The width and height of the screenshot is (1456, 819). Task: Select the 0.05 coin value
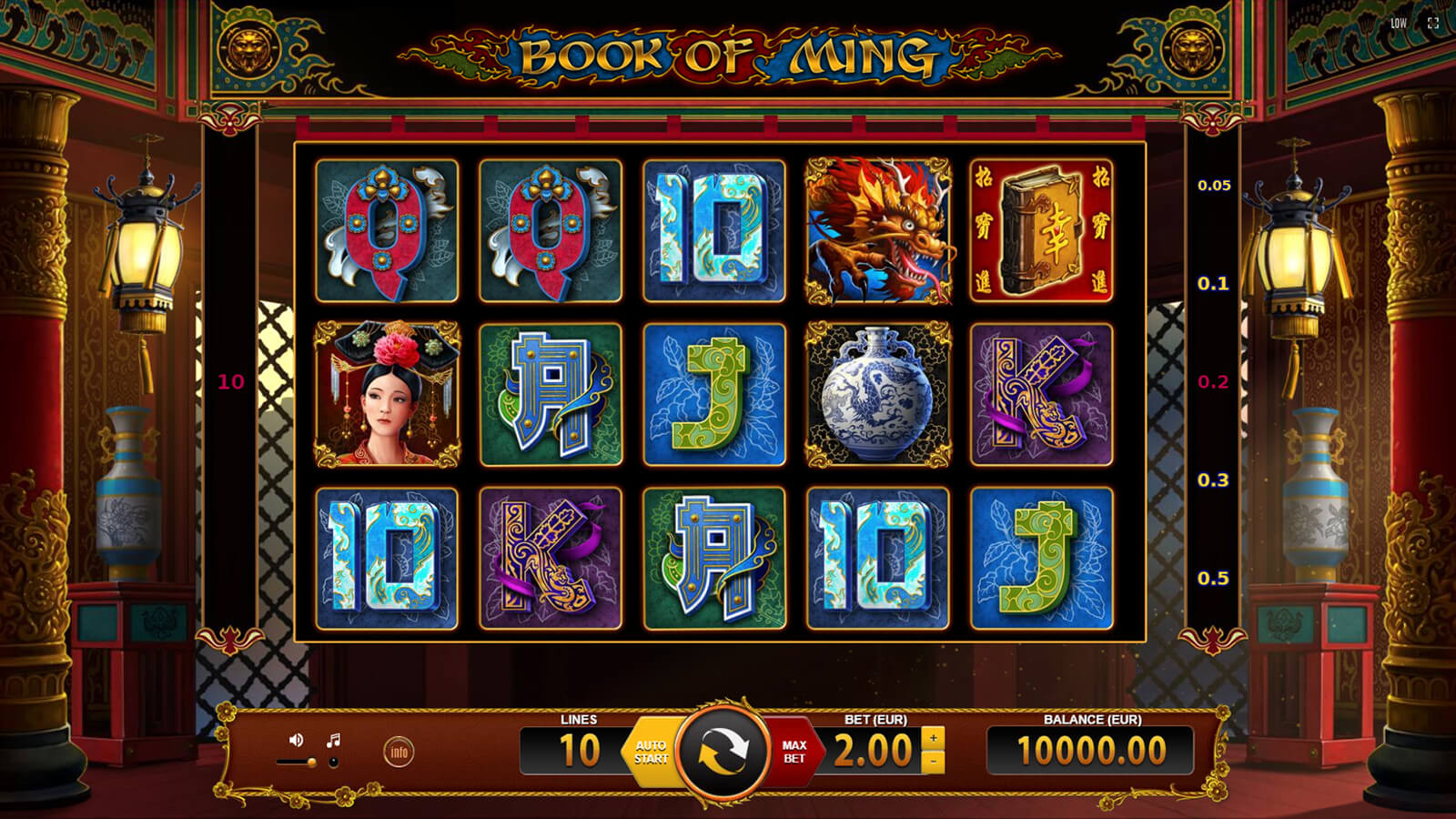click(x=1214, y=186)
